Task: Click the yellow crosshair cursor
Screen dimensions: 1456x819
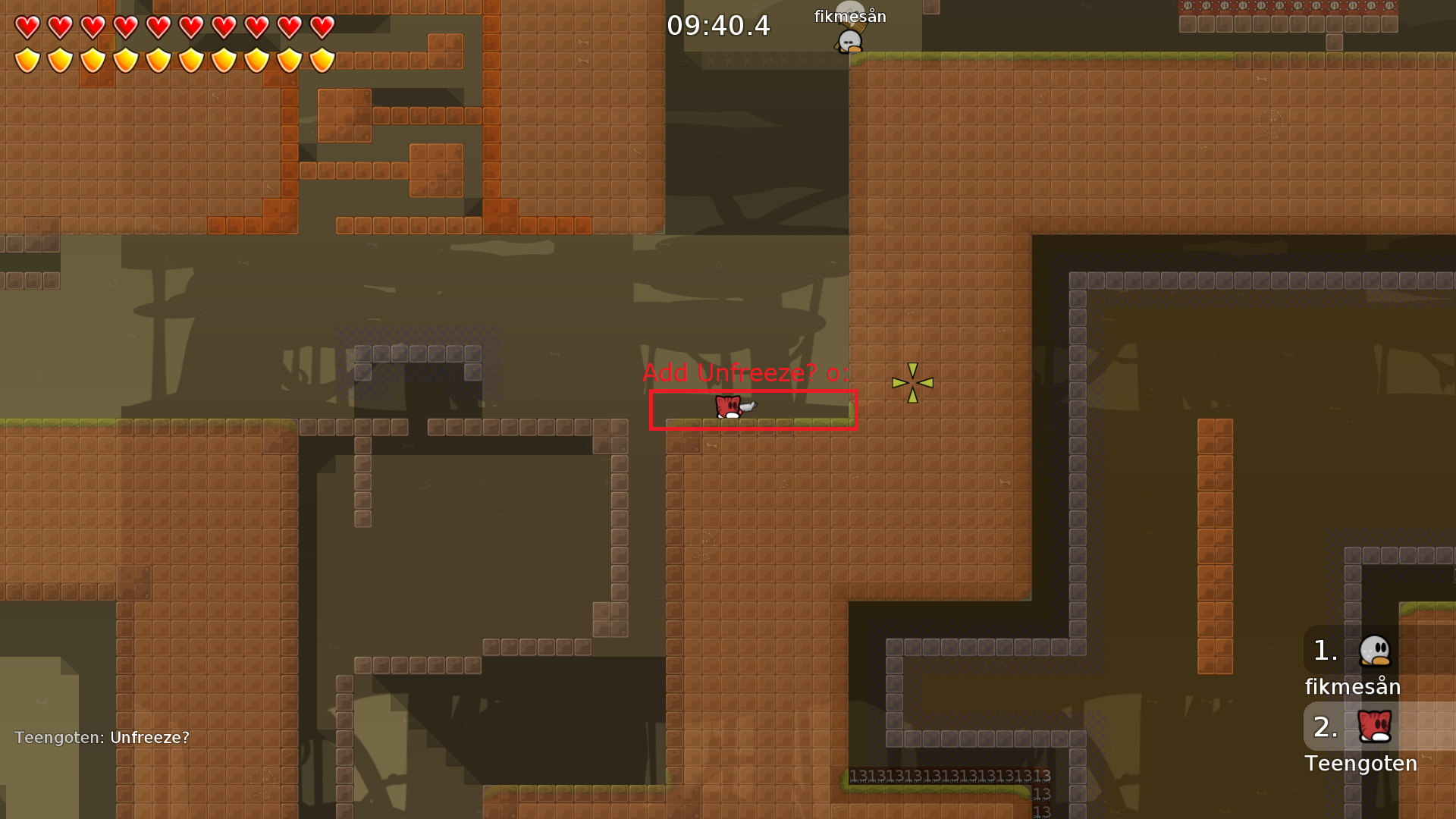Action: [912, 383]
